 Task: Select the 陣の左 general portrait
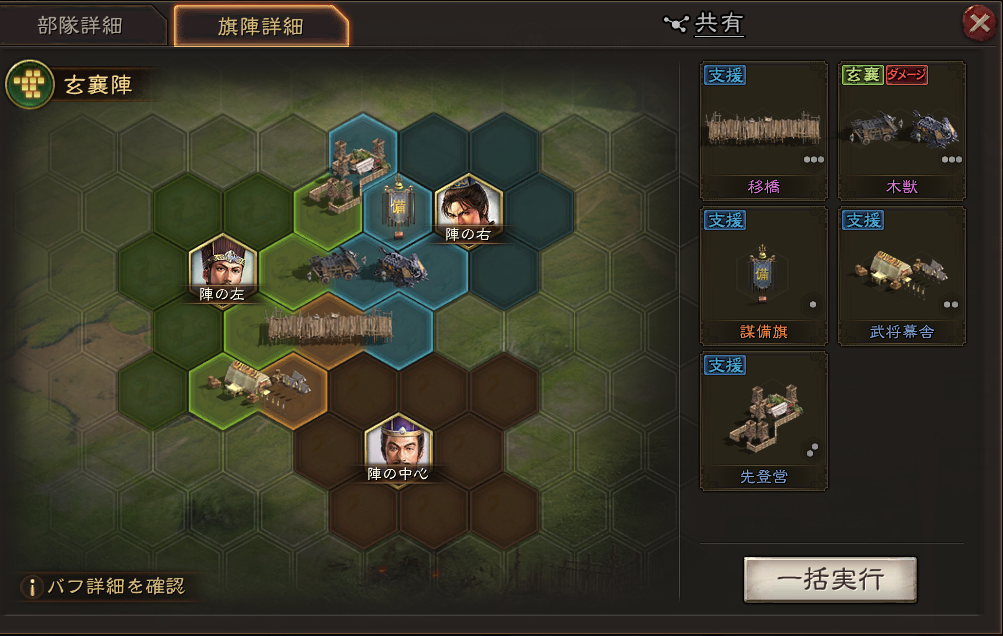click(223, 267)
